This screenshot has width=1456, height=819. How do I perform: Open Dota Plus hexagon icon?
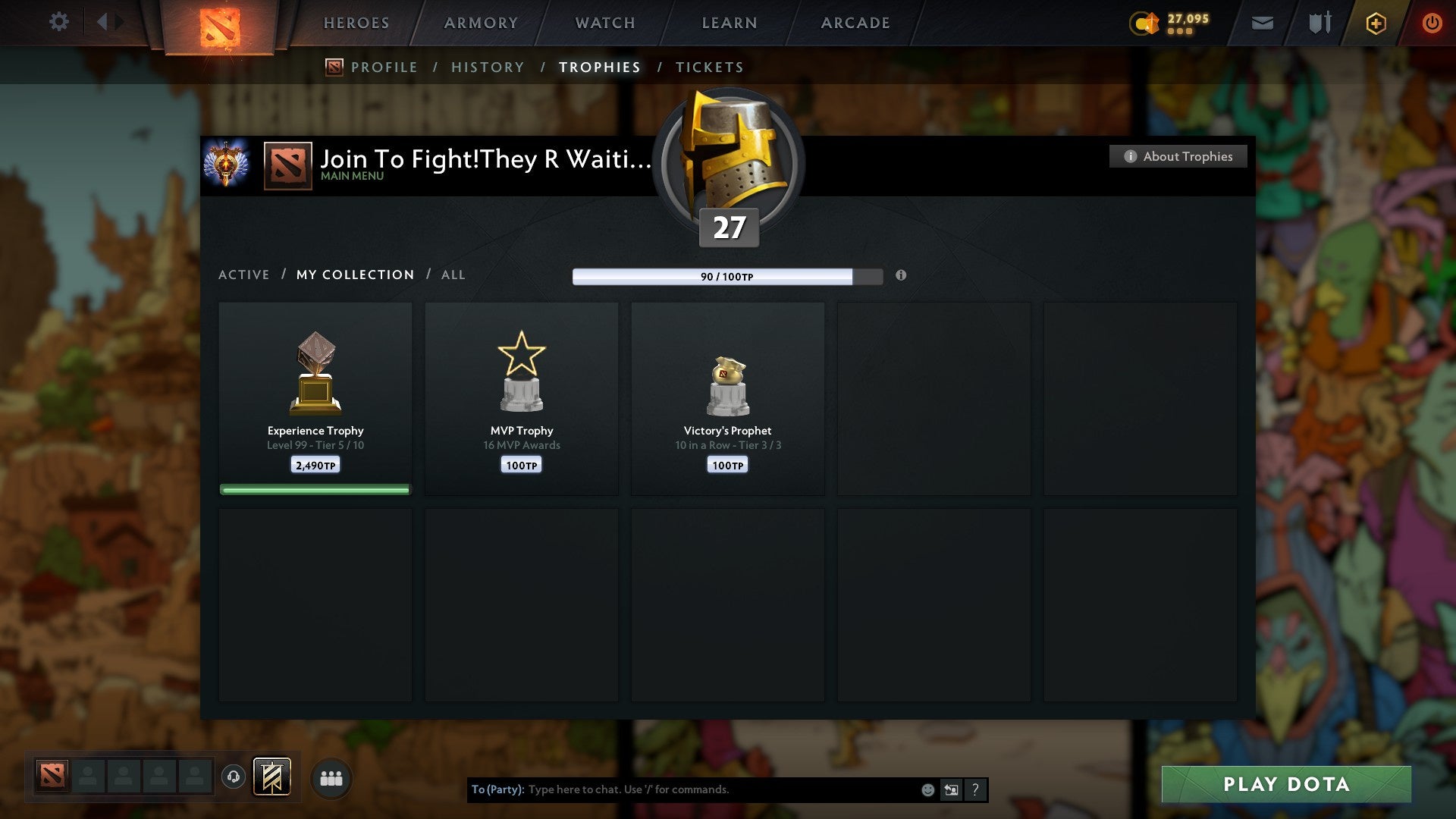(x=1376, y=23)
